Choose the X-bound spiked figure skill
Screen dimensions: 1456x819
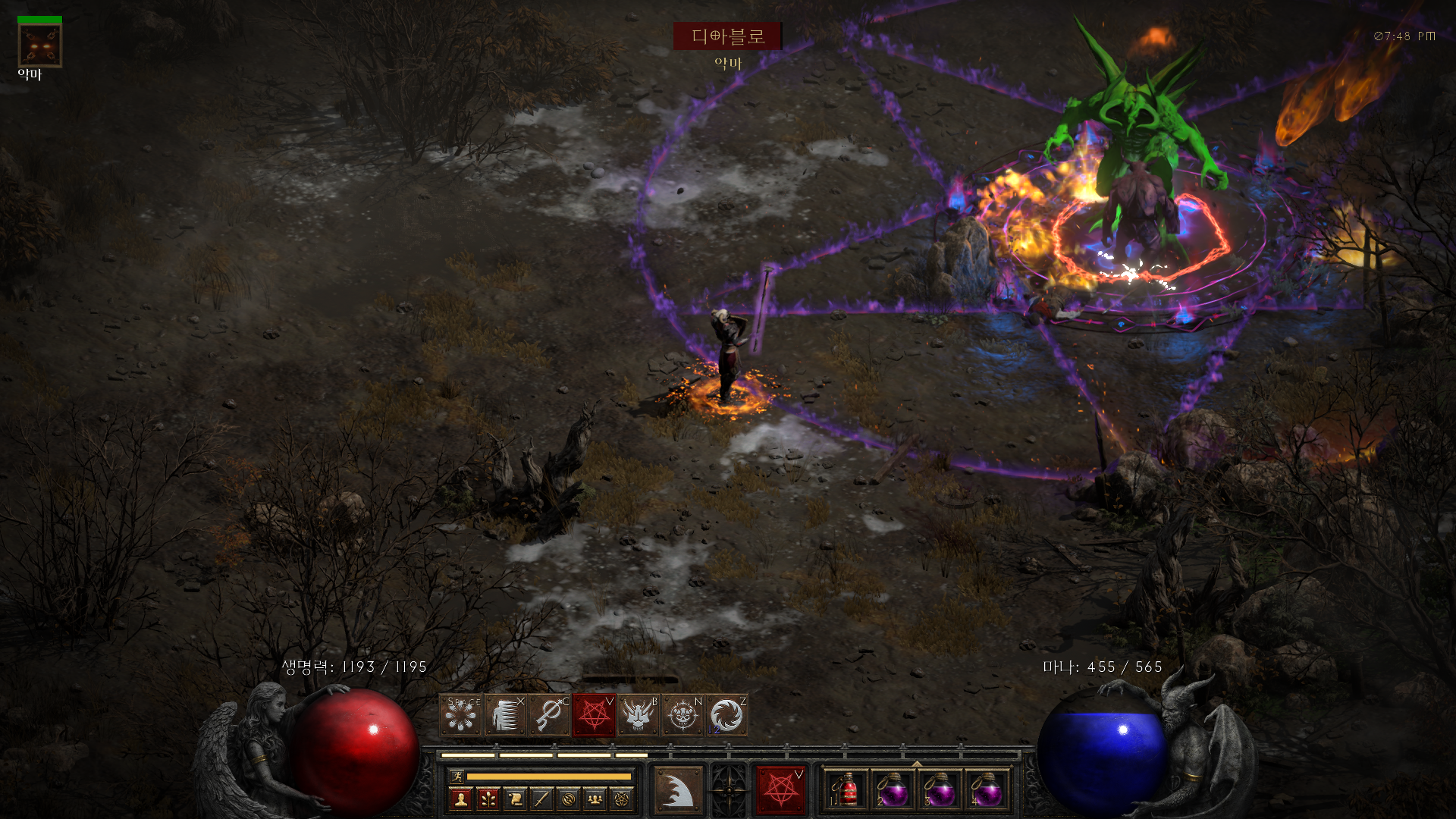505,715
